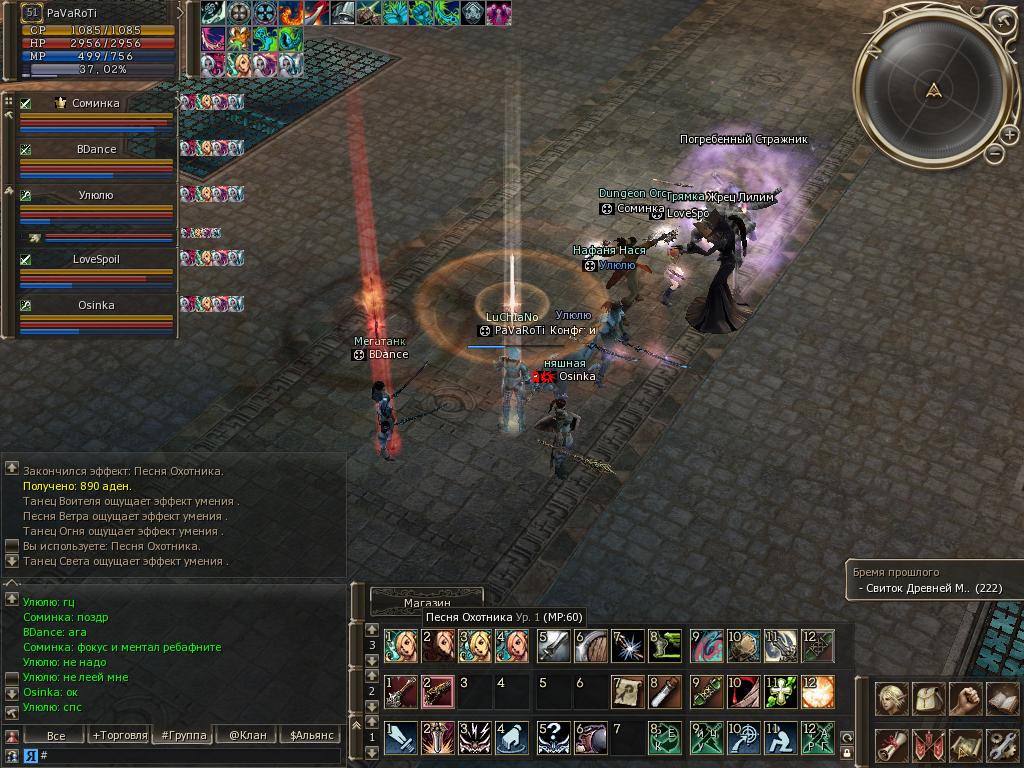This screenshot has width=1024, height=768.
Task: Select party member Соминка
Action: point(95,104)
